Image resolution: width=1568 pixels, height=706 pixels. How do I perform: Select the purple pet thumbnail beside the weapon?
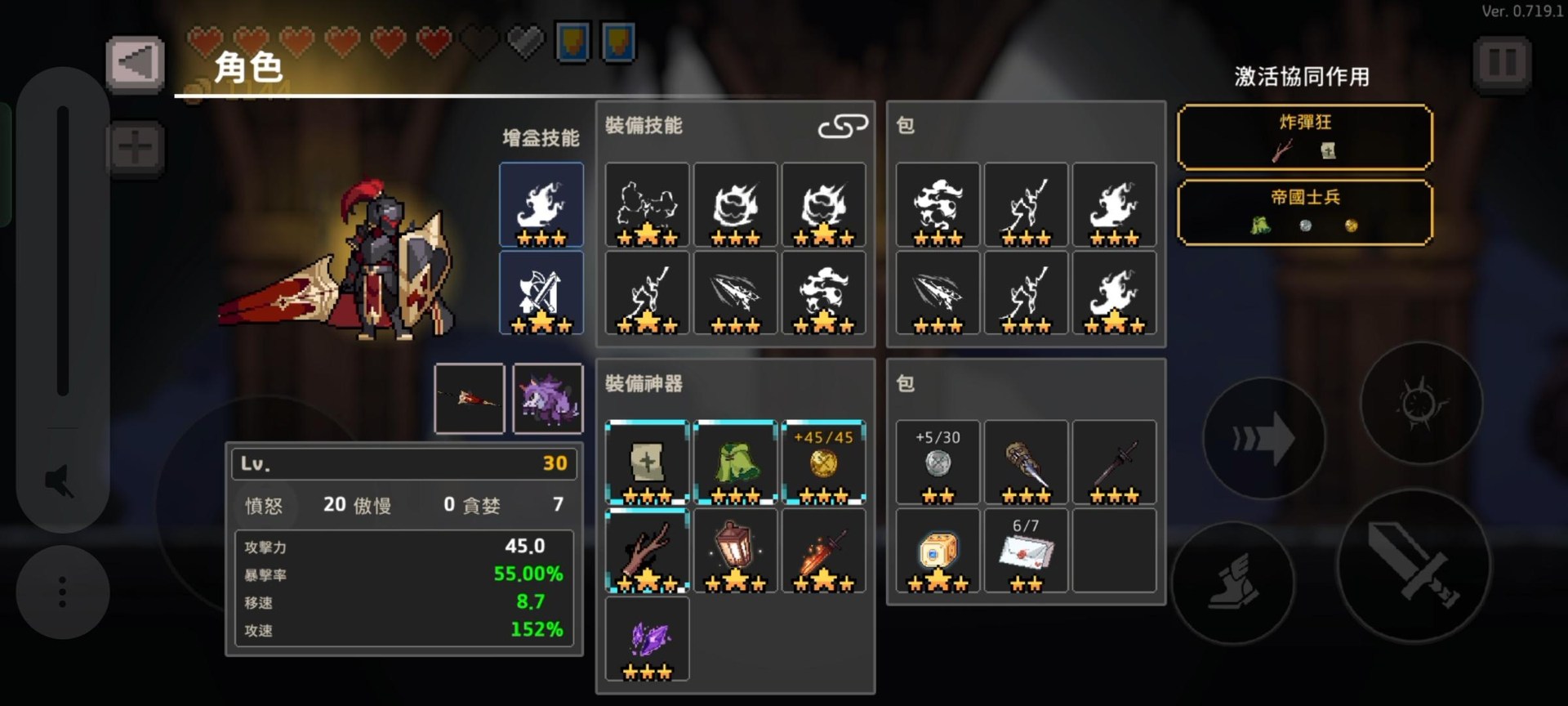[x=548, y=399]
